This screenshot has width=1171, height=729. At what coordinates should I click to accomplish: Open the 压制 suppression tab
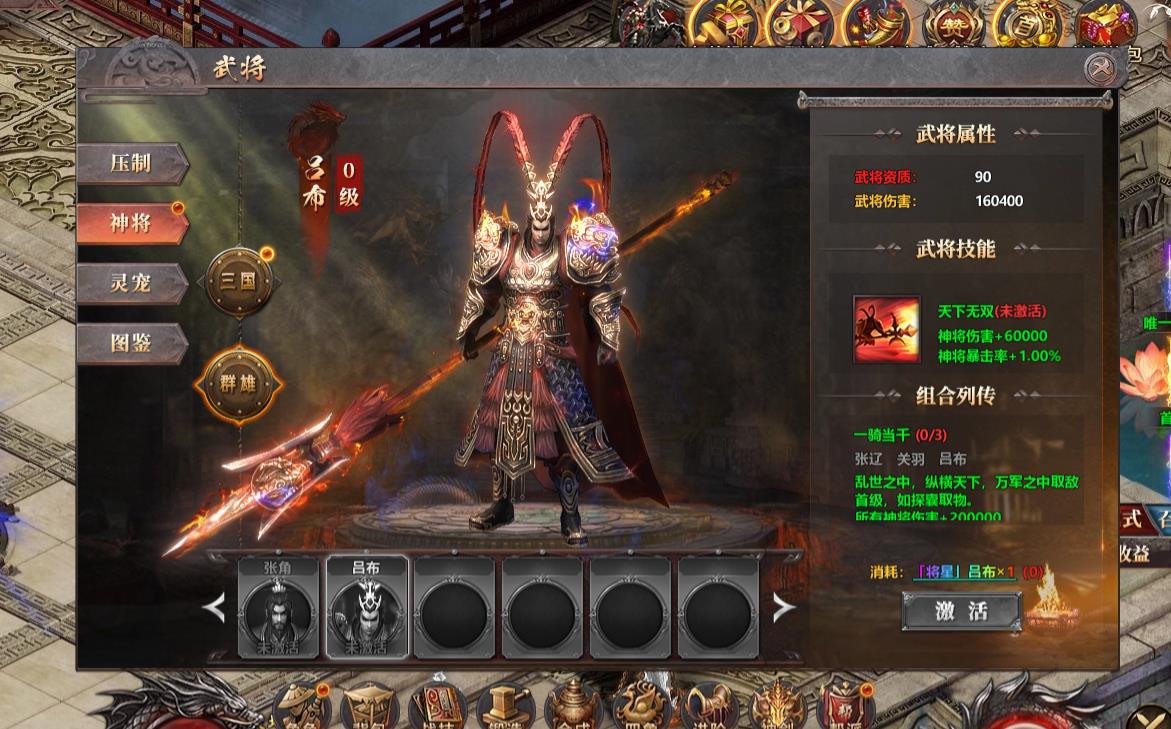click(x=132, y=163)
